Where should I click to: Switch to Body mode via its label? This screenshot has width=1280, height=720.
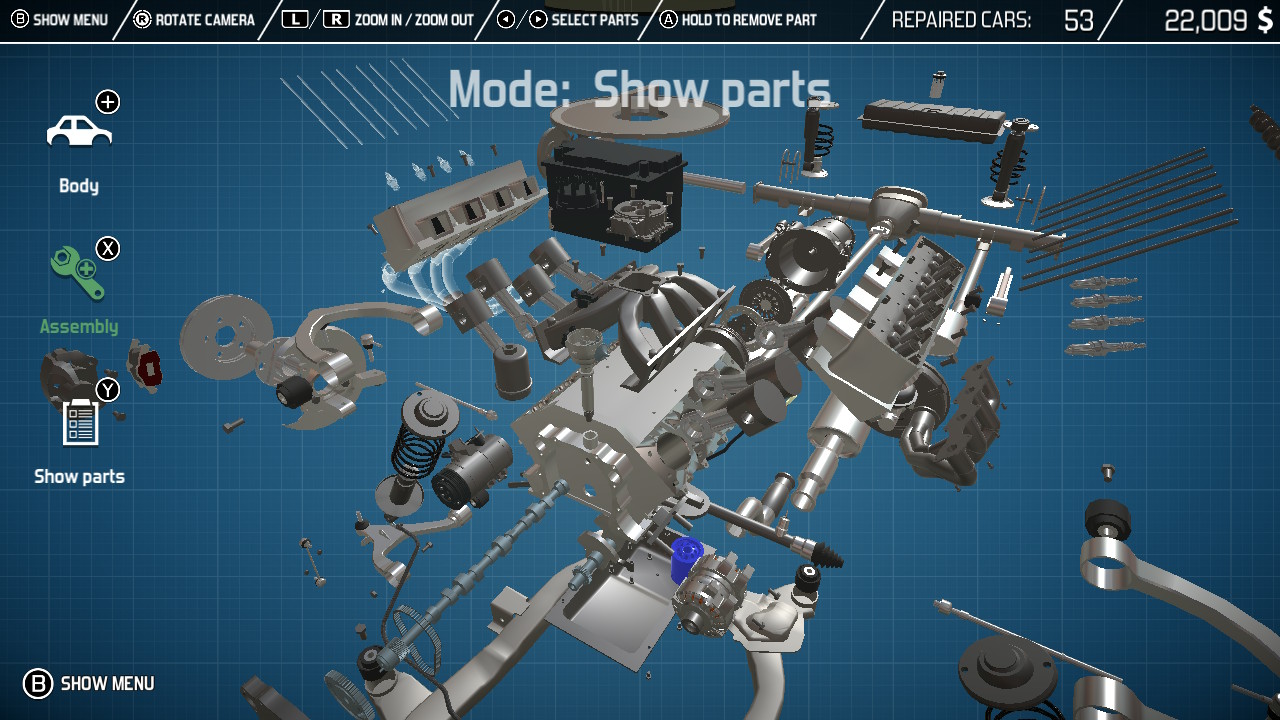tap(78, 185)
